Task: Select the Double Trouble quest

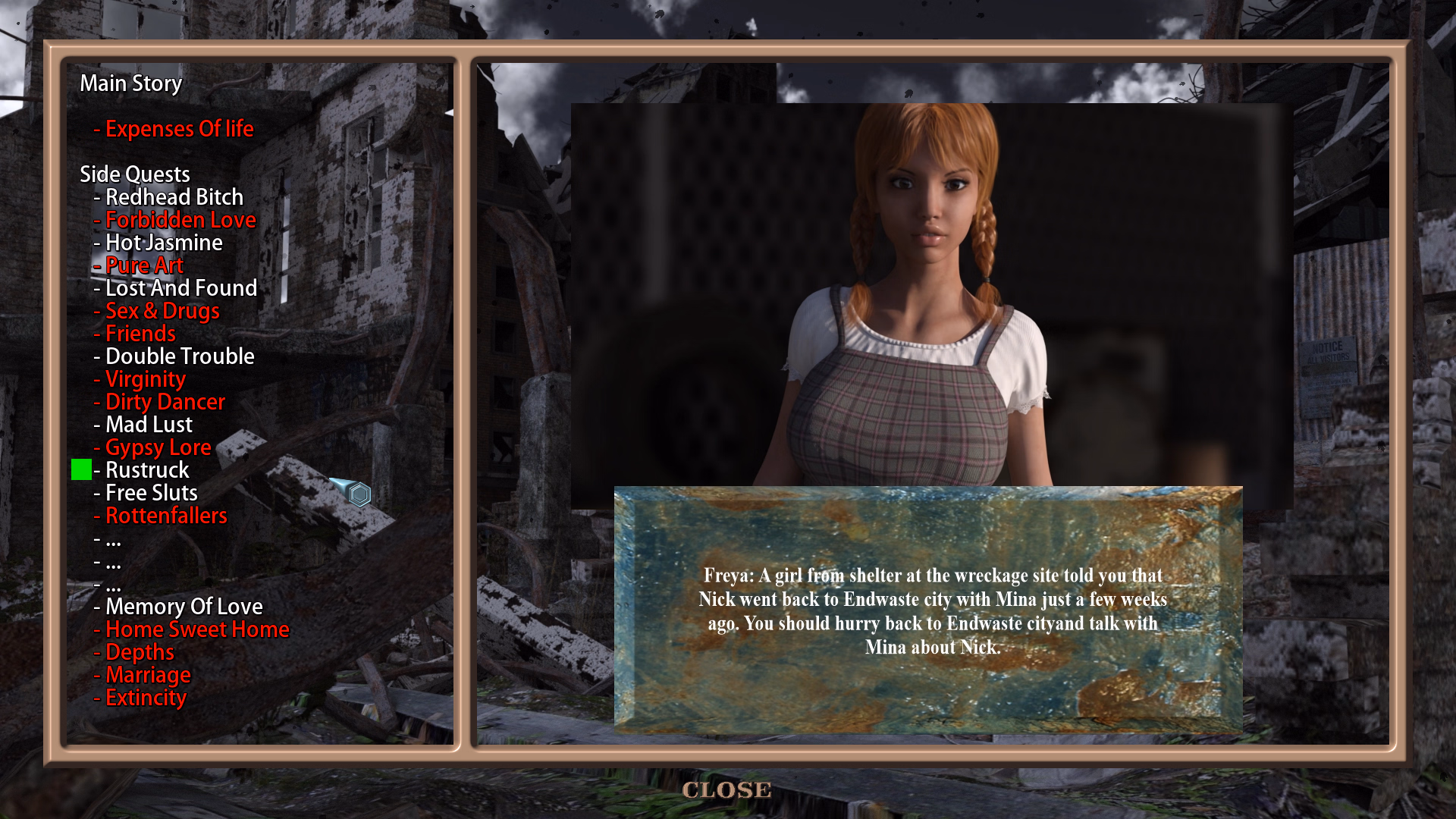Action: (180, 356)
